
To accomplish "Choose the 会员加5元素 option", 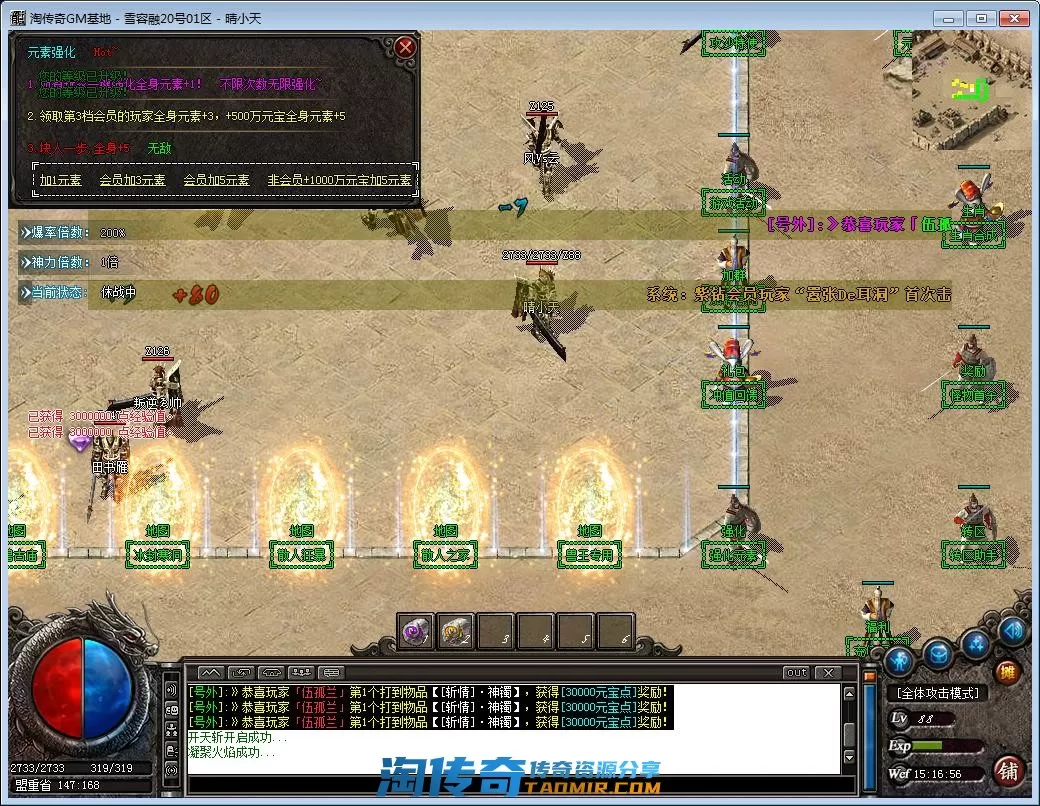I will pyautogui.click(x=217, y=181).
